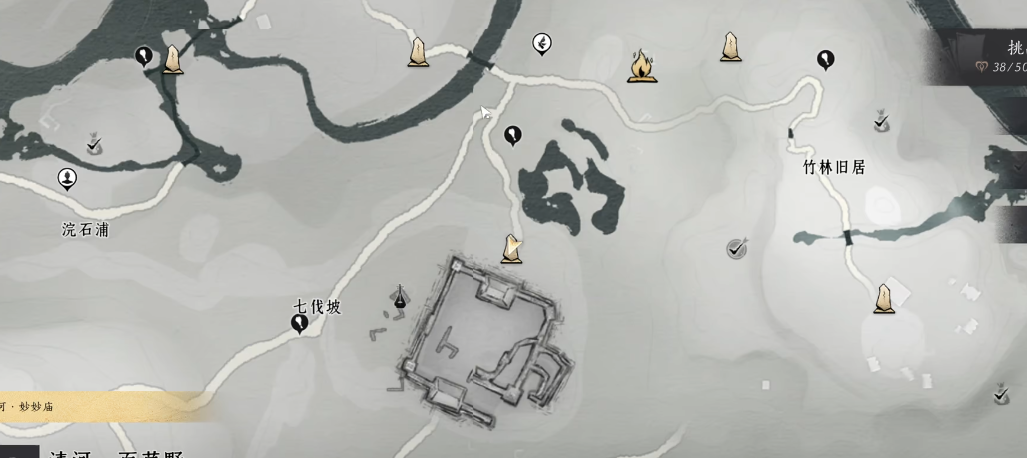
Task: Select the round checkmark marker west of 竹林旧居
Action: [737, 248]
